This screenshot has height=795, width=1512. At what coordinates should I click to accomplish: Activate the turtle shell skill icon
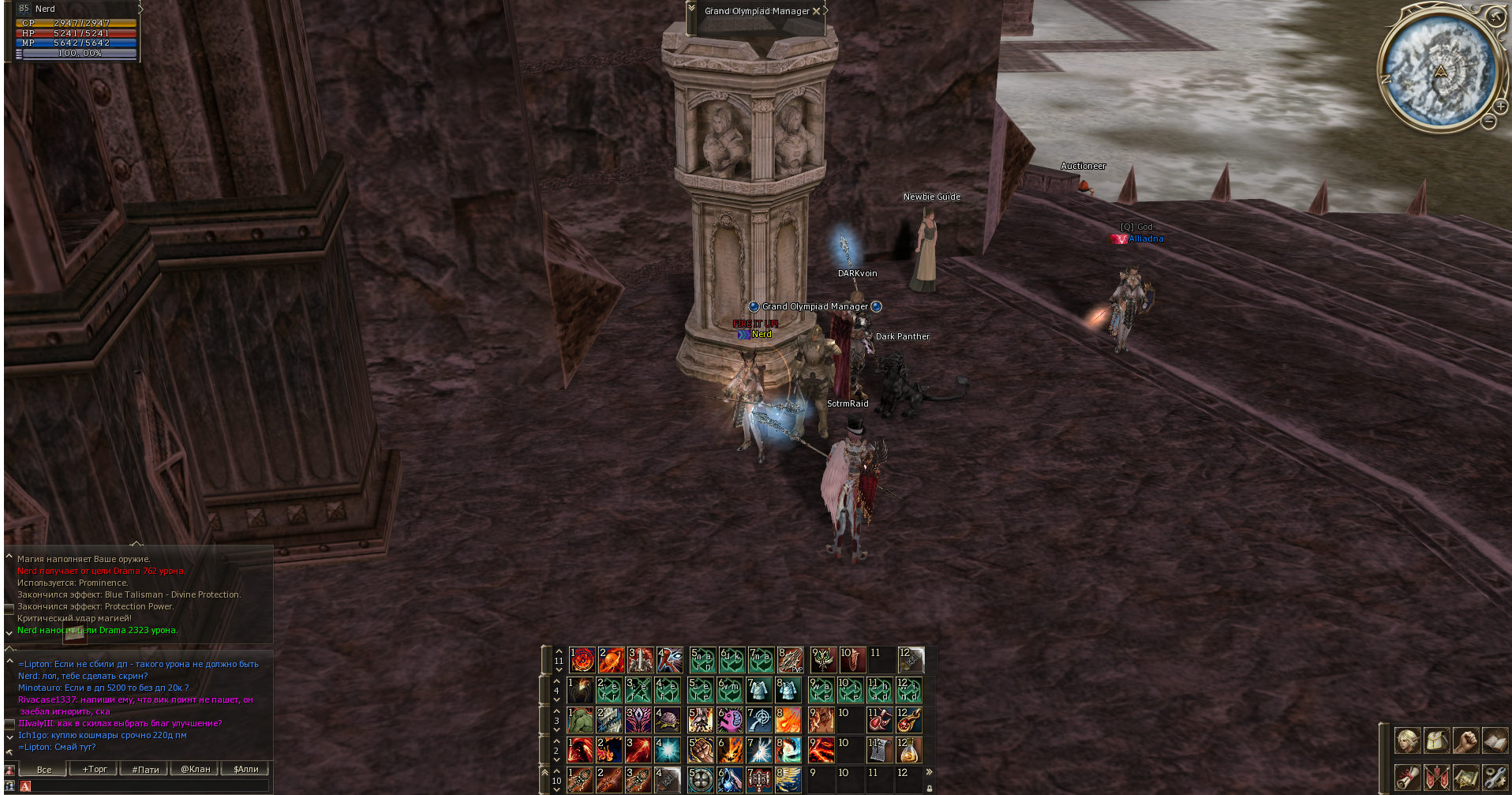[668, 720]
